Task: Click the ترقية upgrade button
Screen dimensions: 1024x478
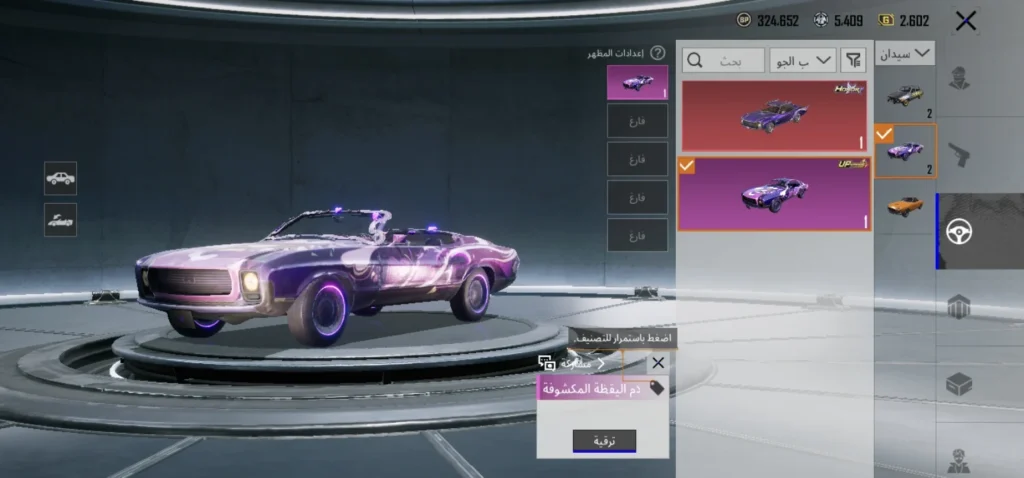Action: click(604, 441)
